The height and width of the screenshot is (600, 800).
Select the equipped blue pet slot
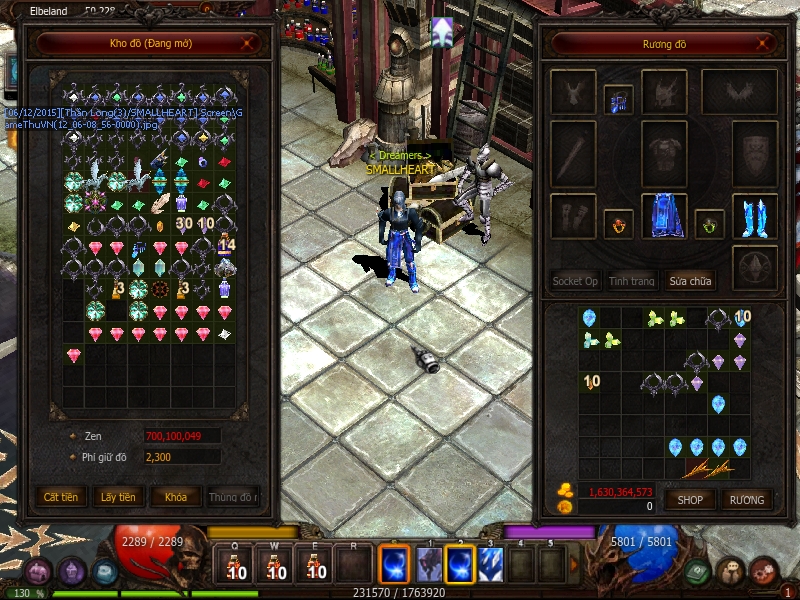pyautogui.click(x=618, y=99)
